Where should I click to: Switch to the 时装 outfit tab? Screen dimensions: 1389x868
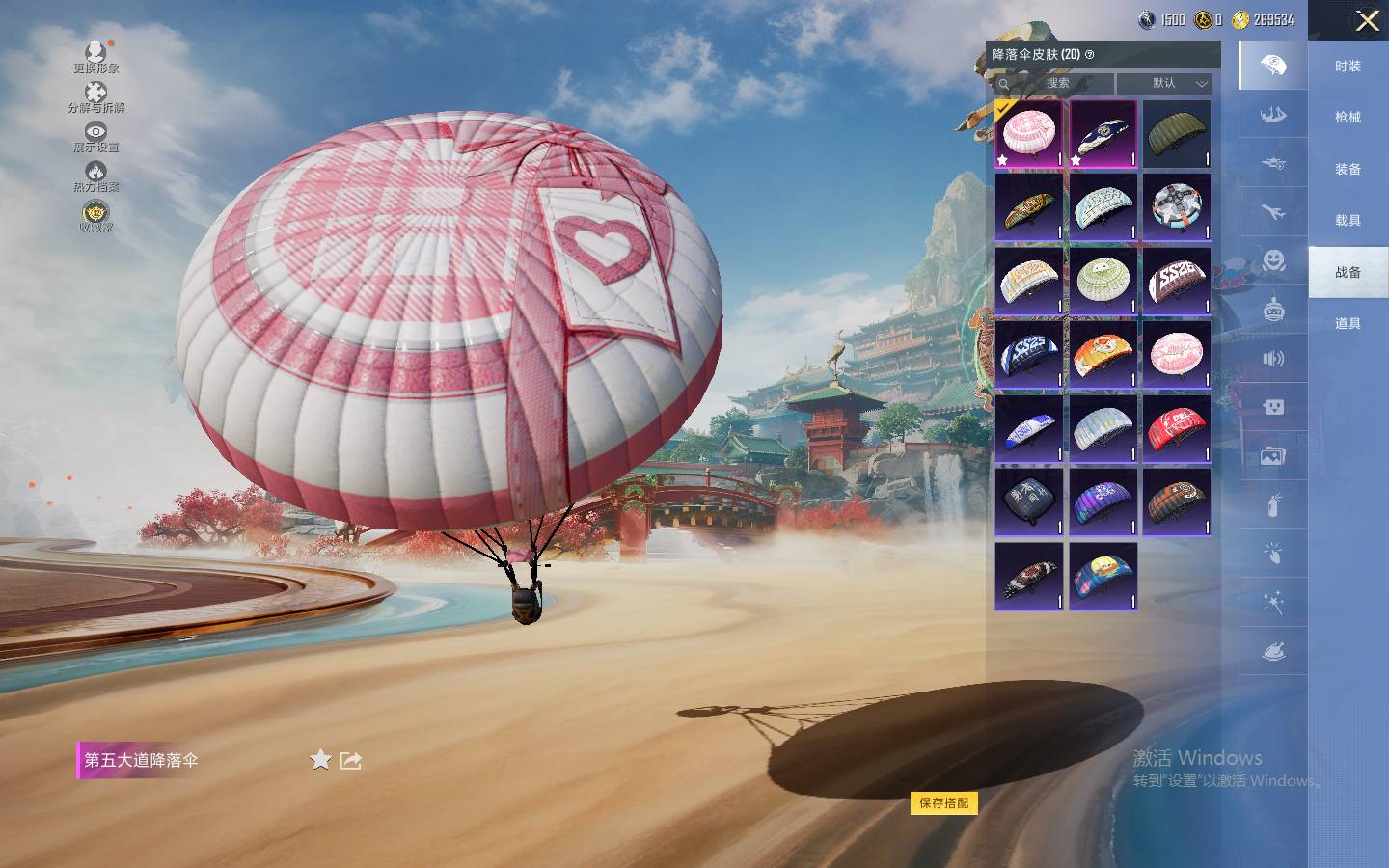pyautogui.click(x=1348, y=66)
